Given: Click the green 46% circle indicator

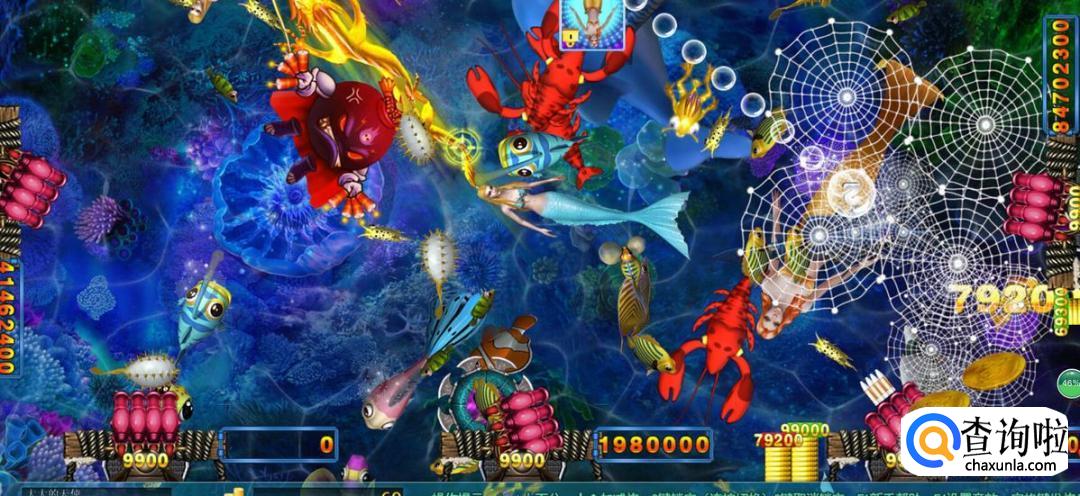Looking at the screenshot, I should [1069, 382].
